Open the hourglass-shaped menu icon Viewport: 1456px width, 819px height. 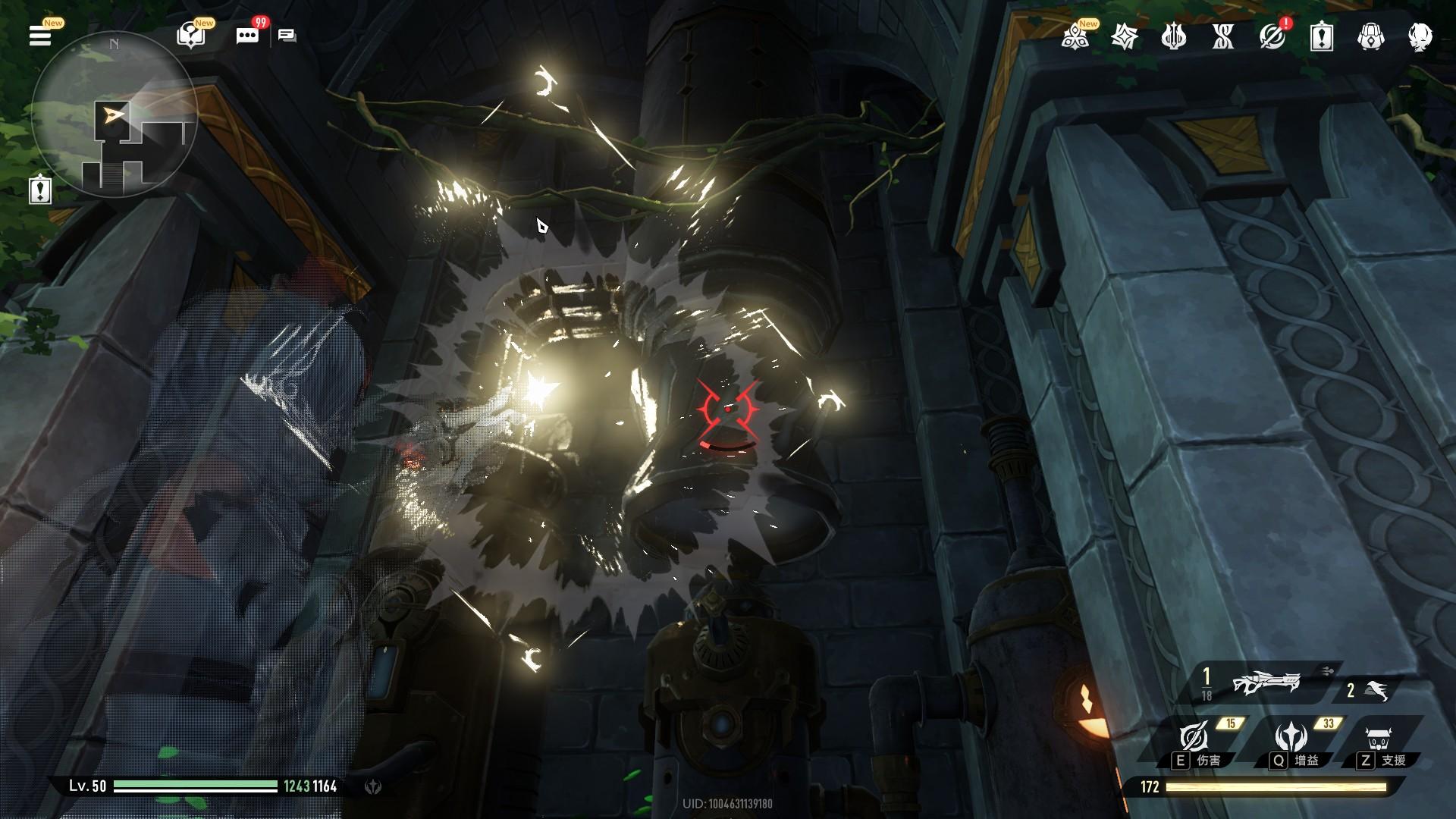pyautogui.click(x=1222, y=36)
